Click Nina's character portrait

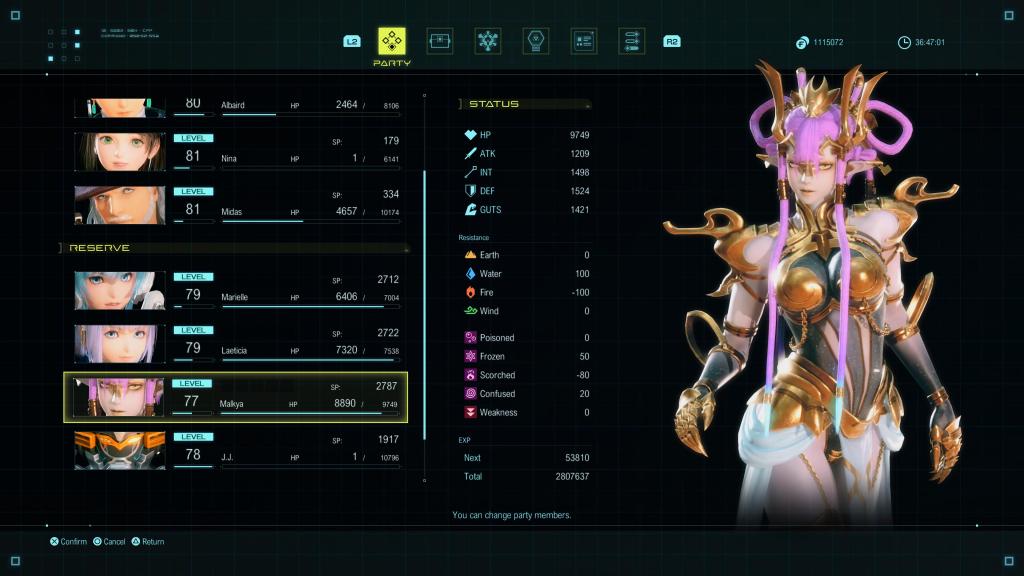tap(119, 151)
